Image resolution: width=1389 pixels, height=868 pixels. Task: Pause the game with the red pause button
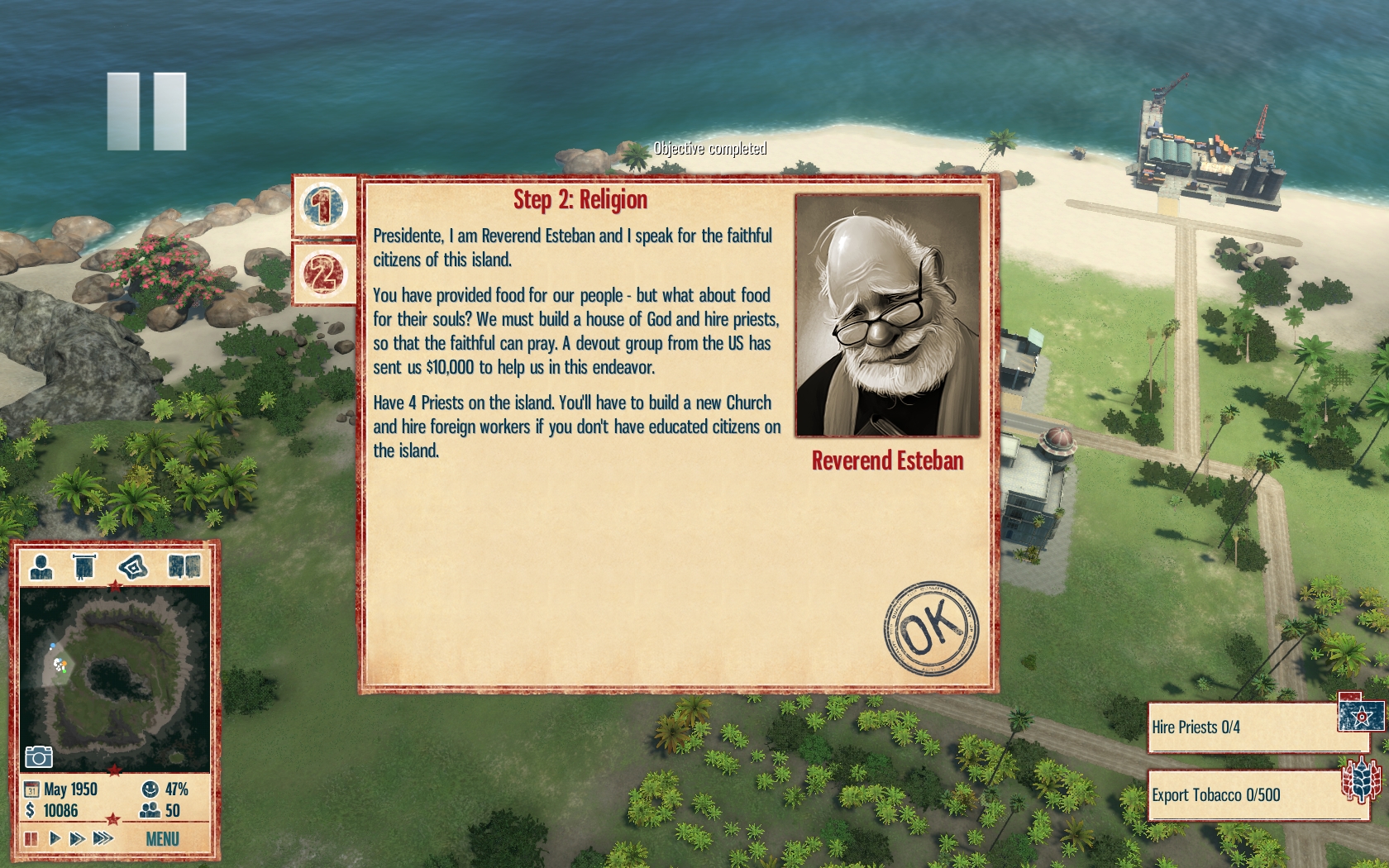click(x=31, y=838)
